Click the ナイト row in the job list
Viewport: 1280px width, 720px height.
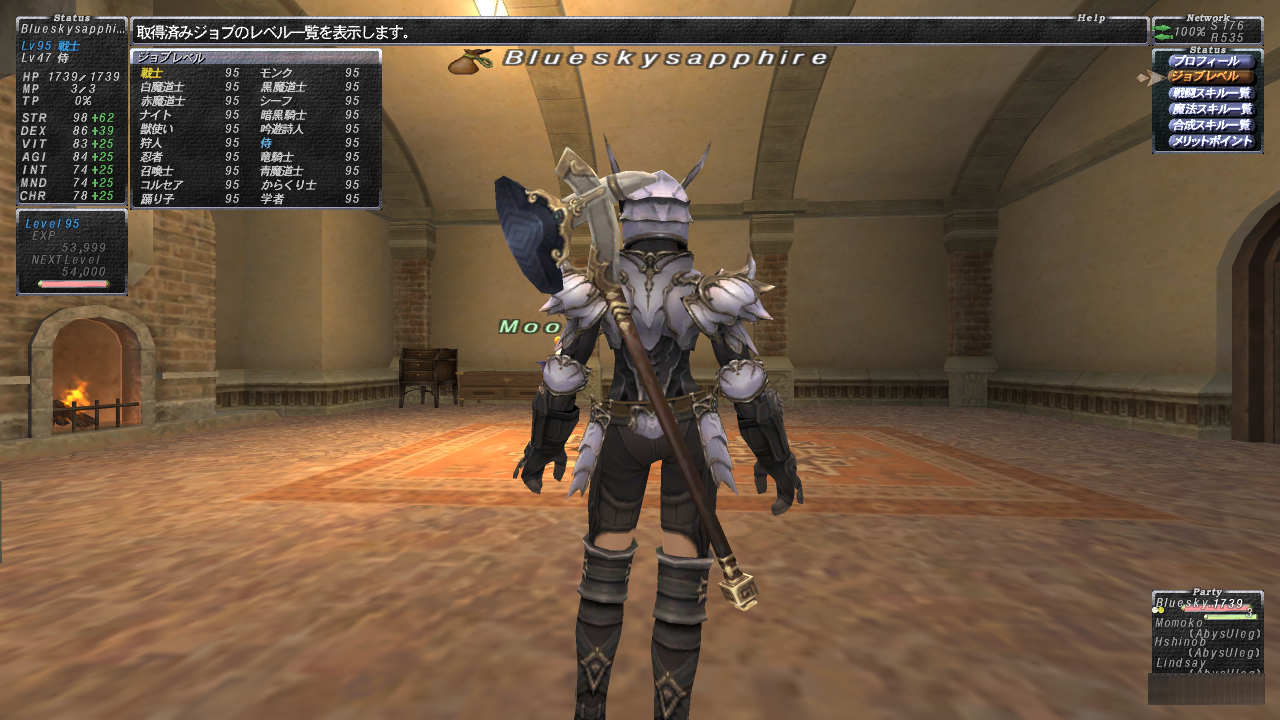[x=190, y=115]
